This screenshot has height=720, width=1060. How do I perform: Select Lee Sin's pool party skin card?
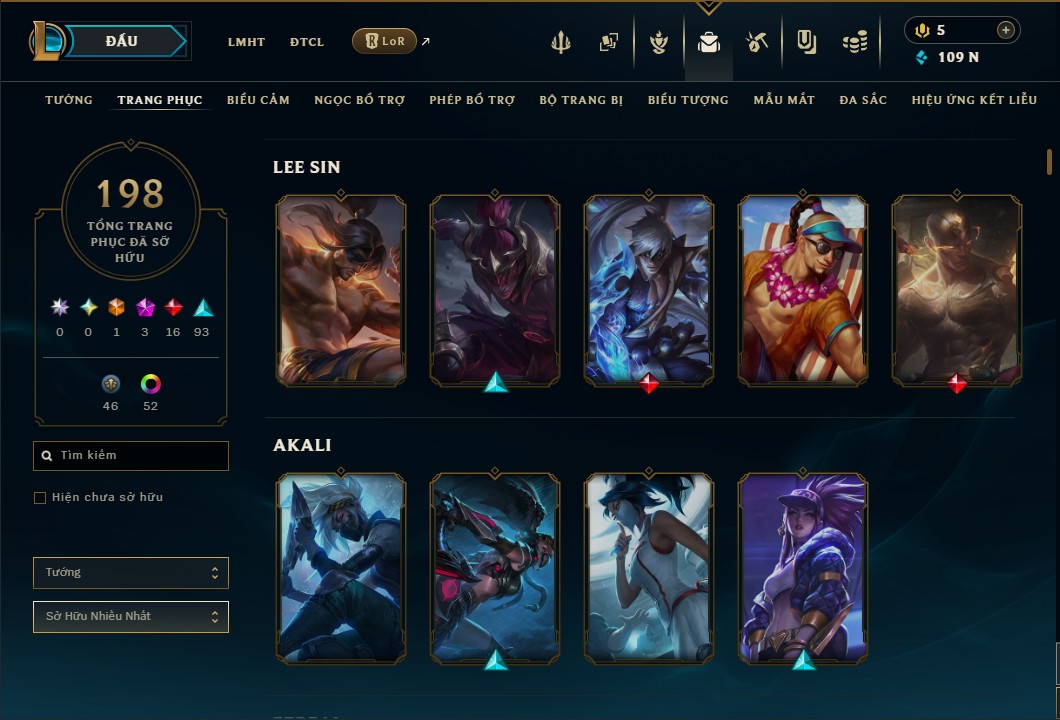[x=803, y=290]
